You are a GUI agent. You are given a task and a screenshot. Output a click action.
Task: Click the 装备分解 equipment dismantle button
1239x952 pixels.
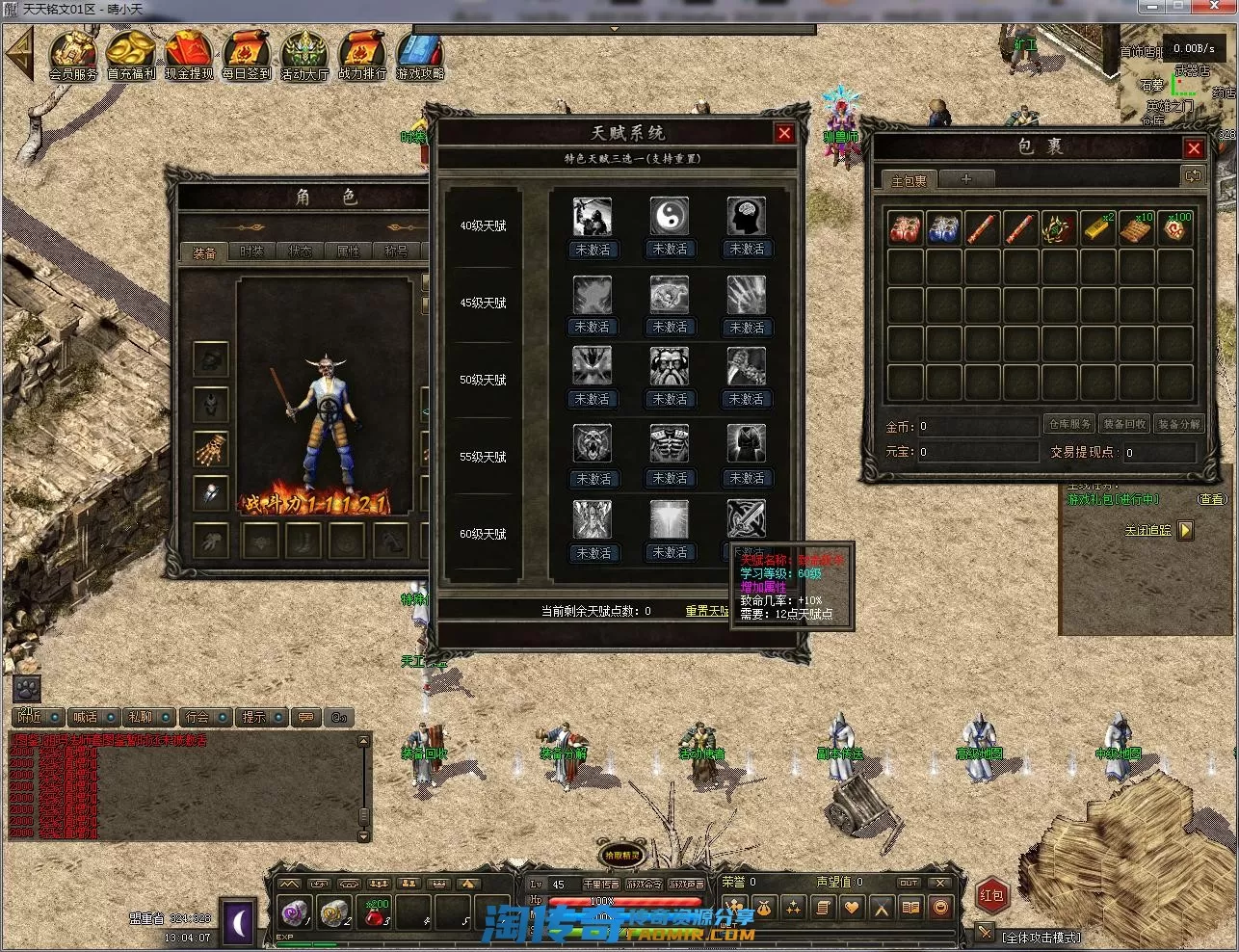(x=1178, y=424)
